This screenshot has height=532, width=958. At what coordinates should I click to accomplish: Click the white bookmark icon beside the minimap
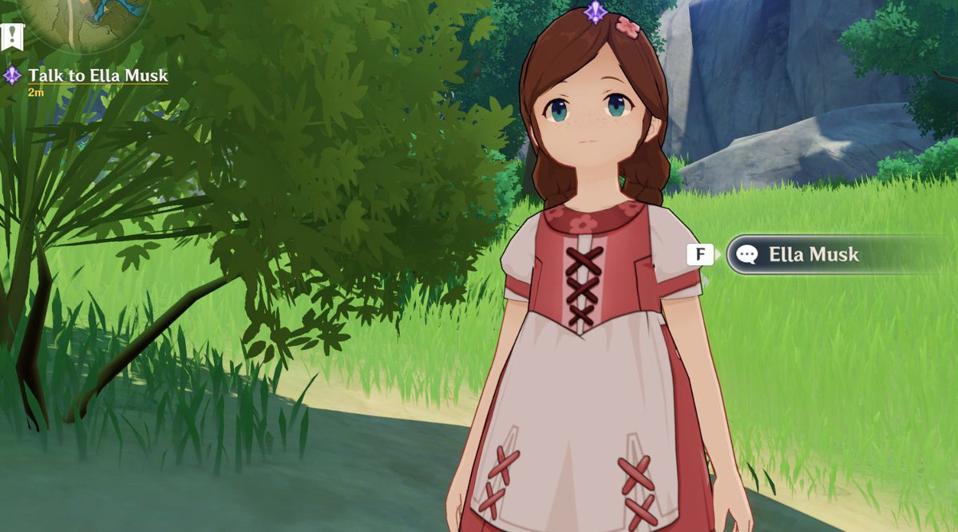coord(12,37)
